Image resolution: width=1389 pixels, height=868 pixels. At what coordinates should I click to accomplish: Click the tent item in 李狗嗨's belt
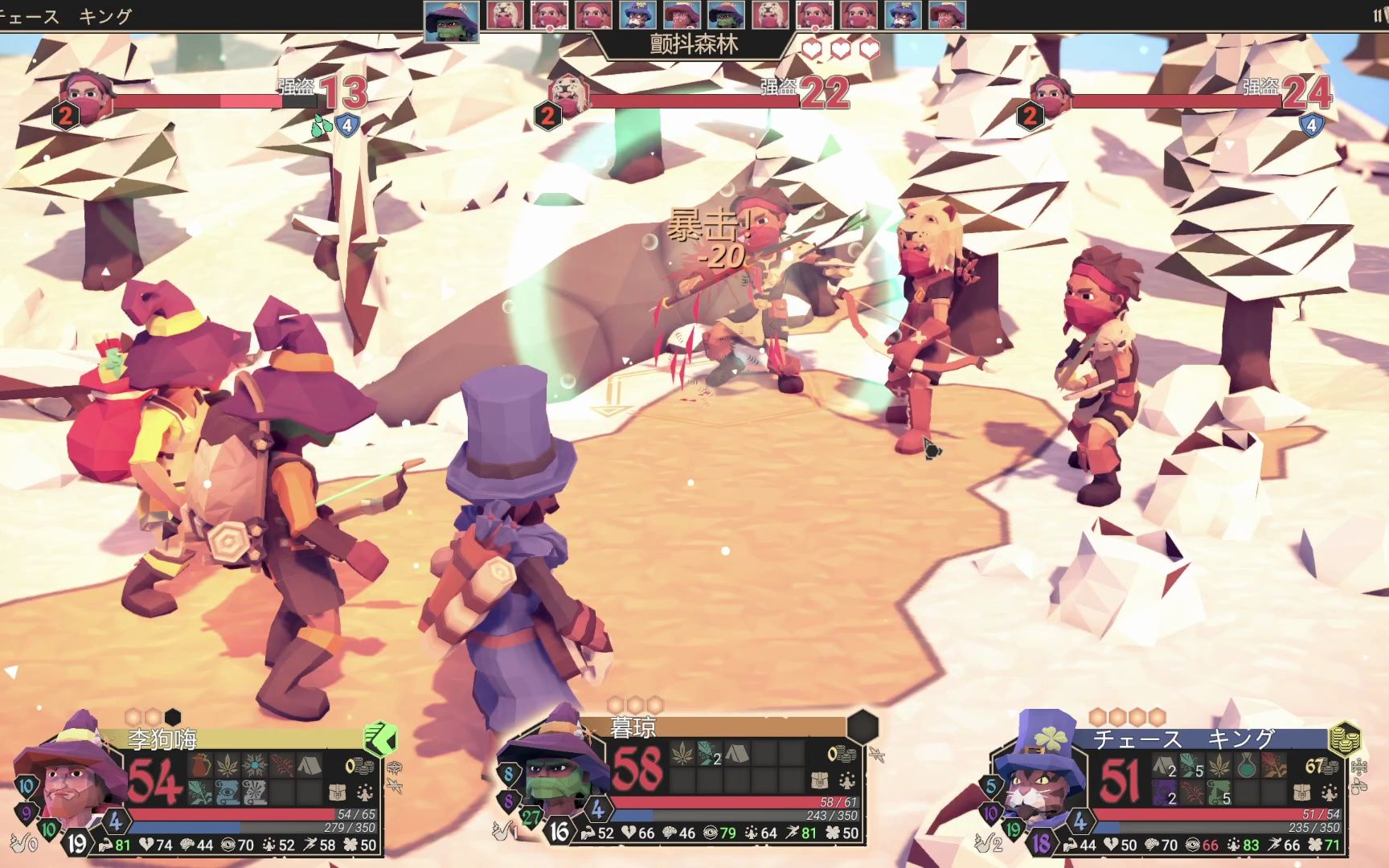309,765
